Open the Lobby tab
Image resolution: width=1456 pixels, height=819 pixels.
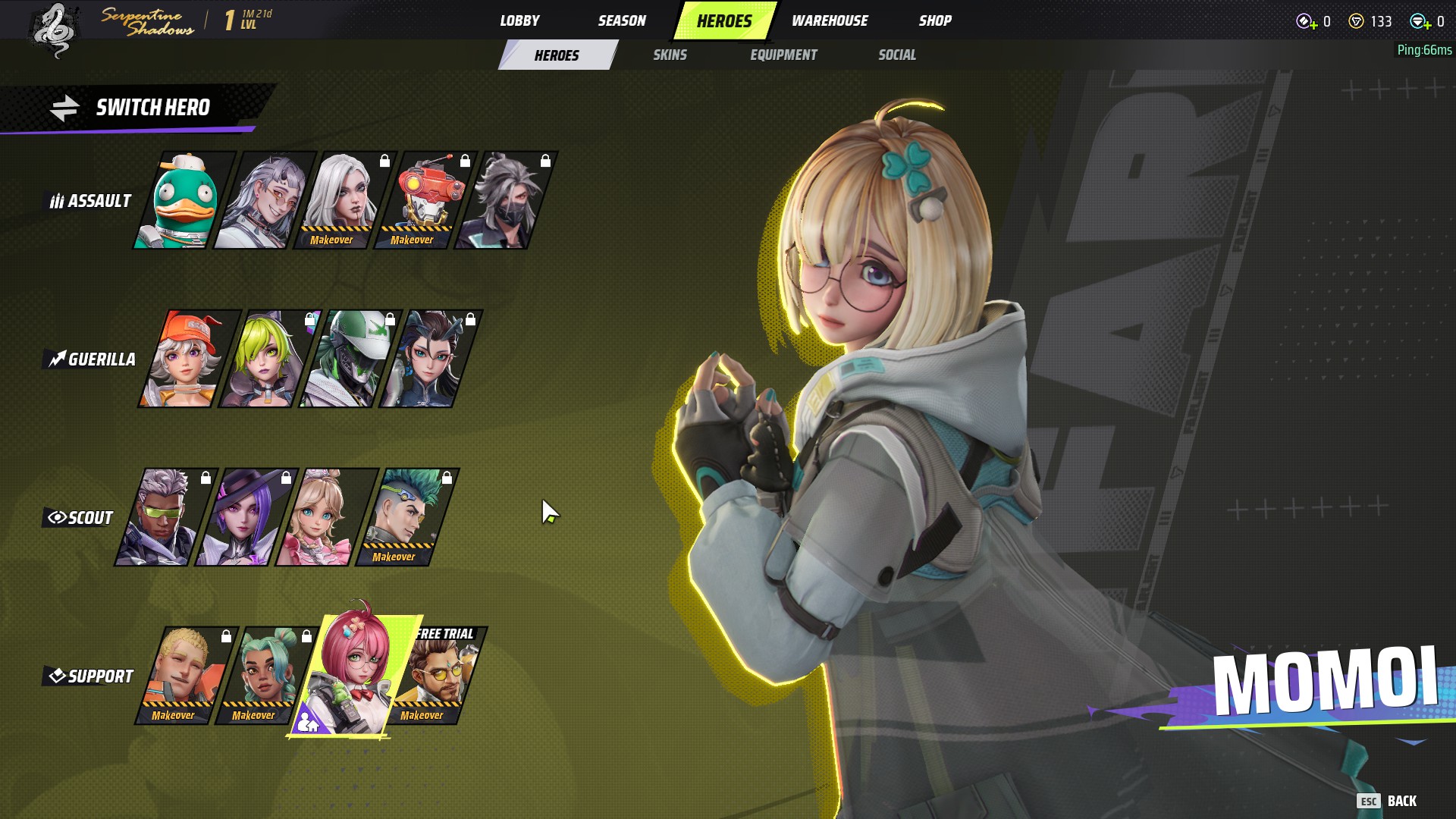[519, 20]
